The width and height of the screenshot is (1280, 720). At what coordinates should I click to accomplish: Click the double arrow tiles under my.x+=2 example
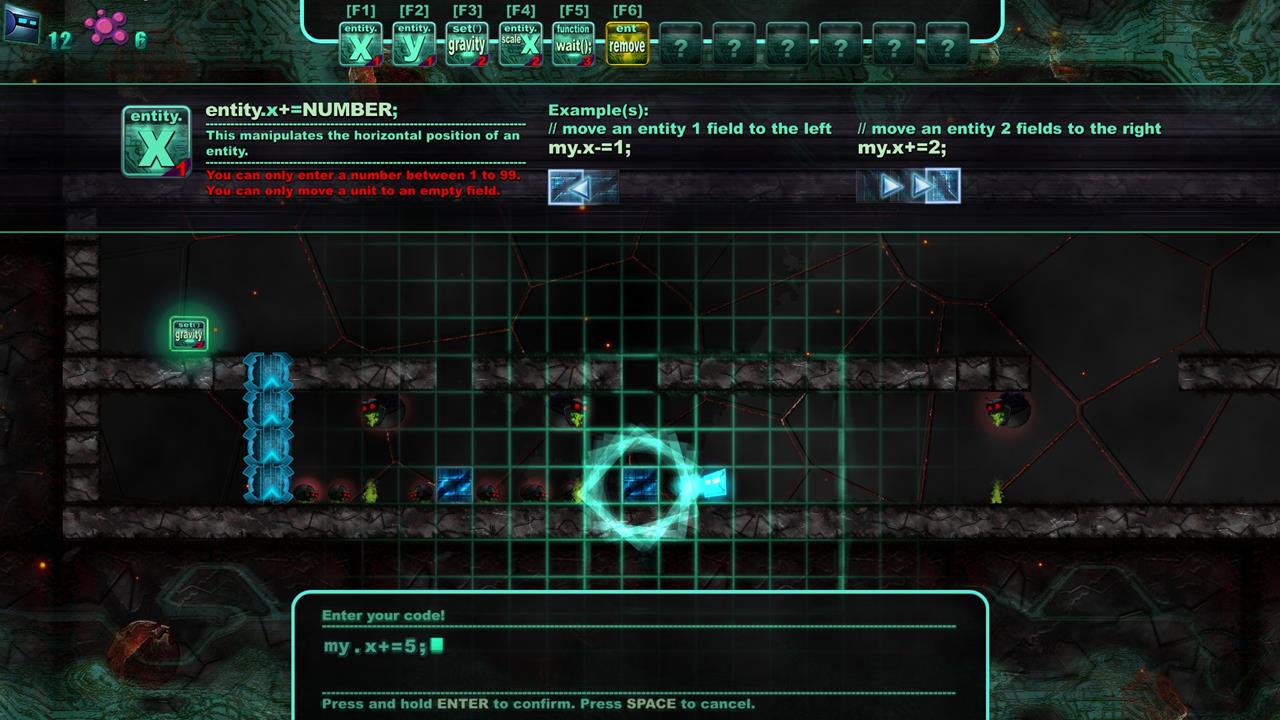pyautogui.click(x=910, y=185)
